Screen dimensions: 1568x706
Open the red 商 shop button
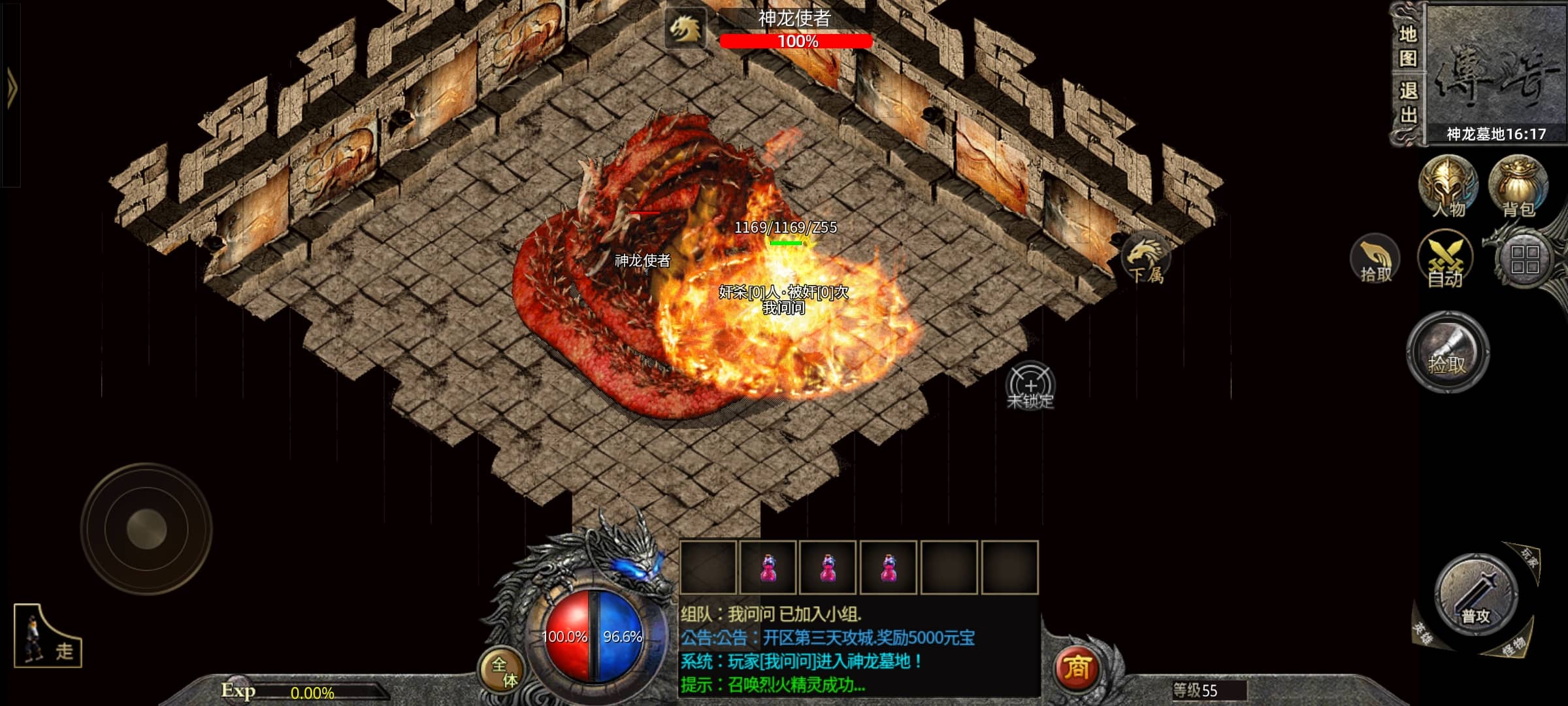pyautogui.click(x=1077, y=667)
